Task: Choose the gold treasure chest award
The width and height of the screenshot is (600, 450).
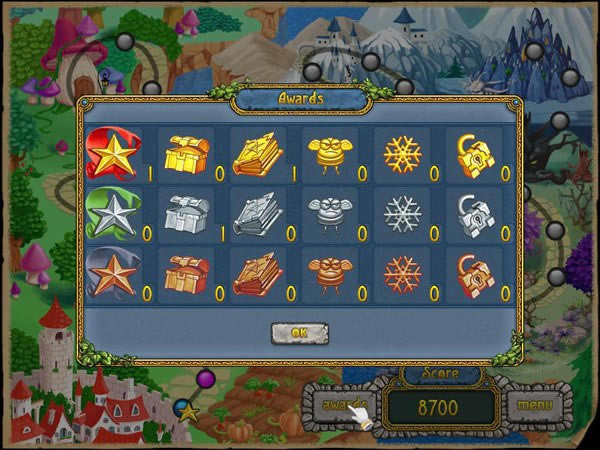Action: point(183,153)
